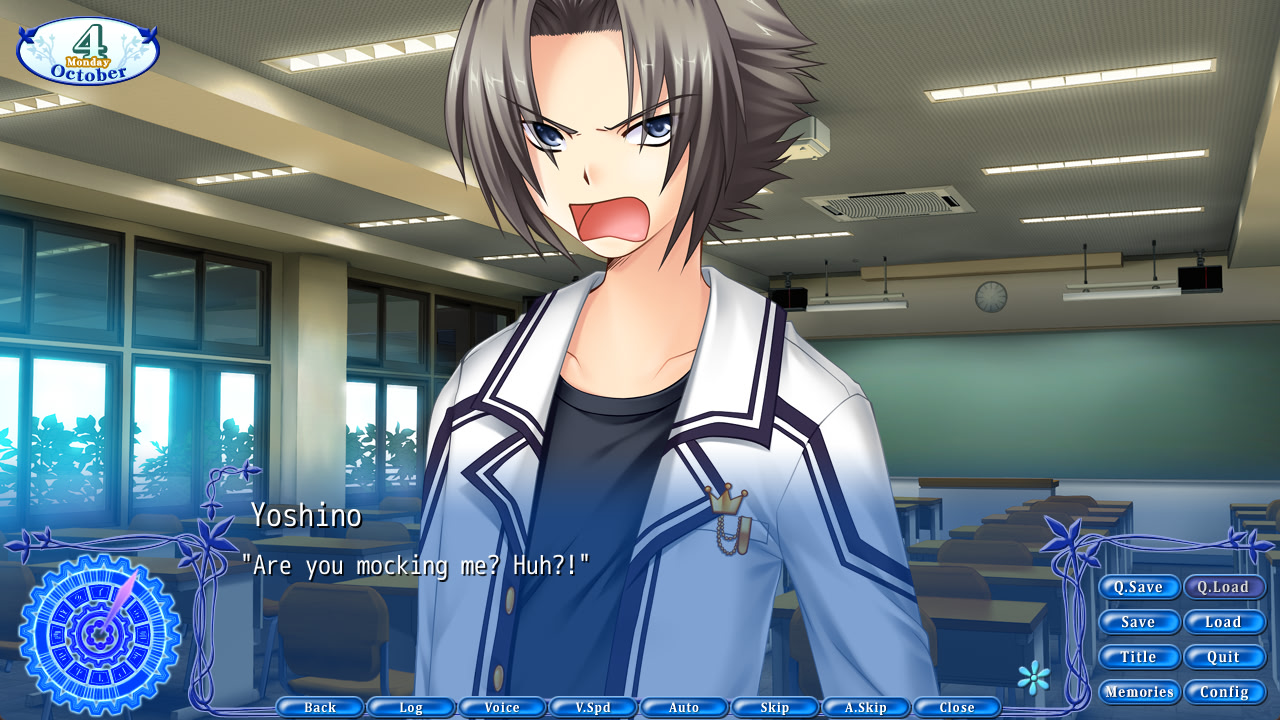Select Quit from the side menu
Screen dimensions: 1280x720
1225,657
